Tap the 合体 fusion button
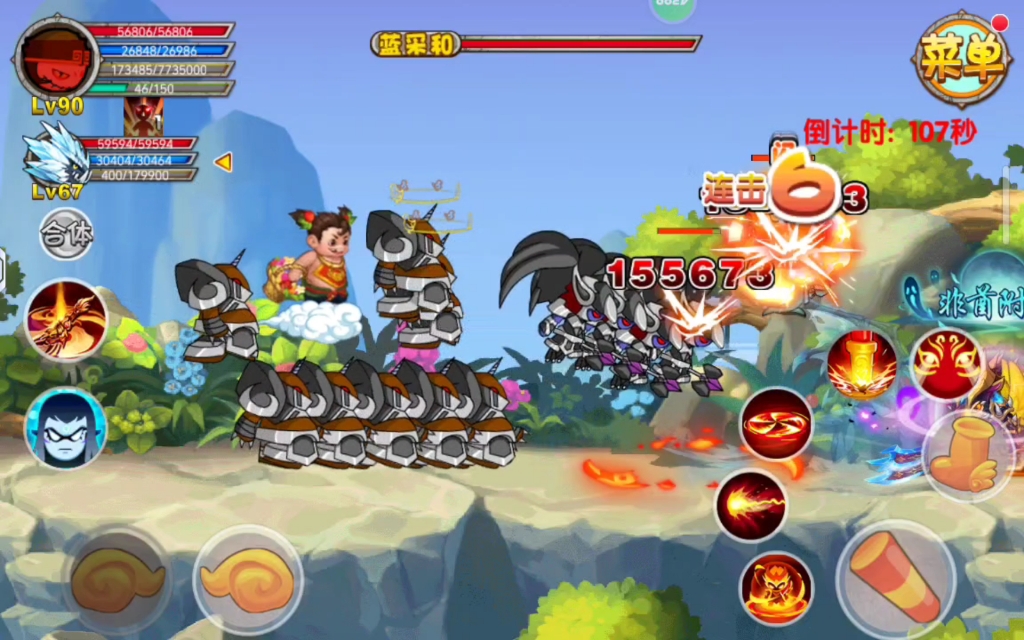1024x640 pixels. 67,234
